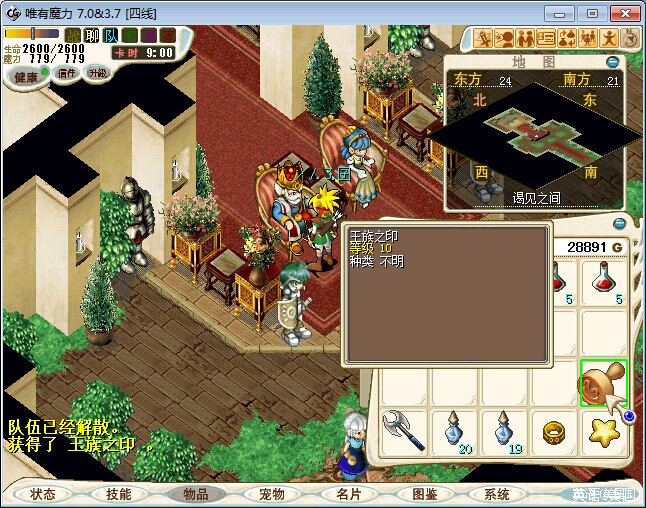Viewport: 646px width, 508px height.
Task: Toggle the 物品 items menu
Action: pos(195,494)
